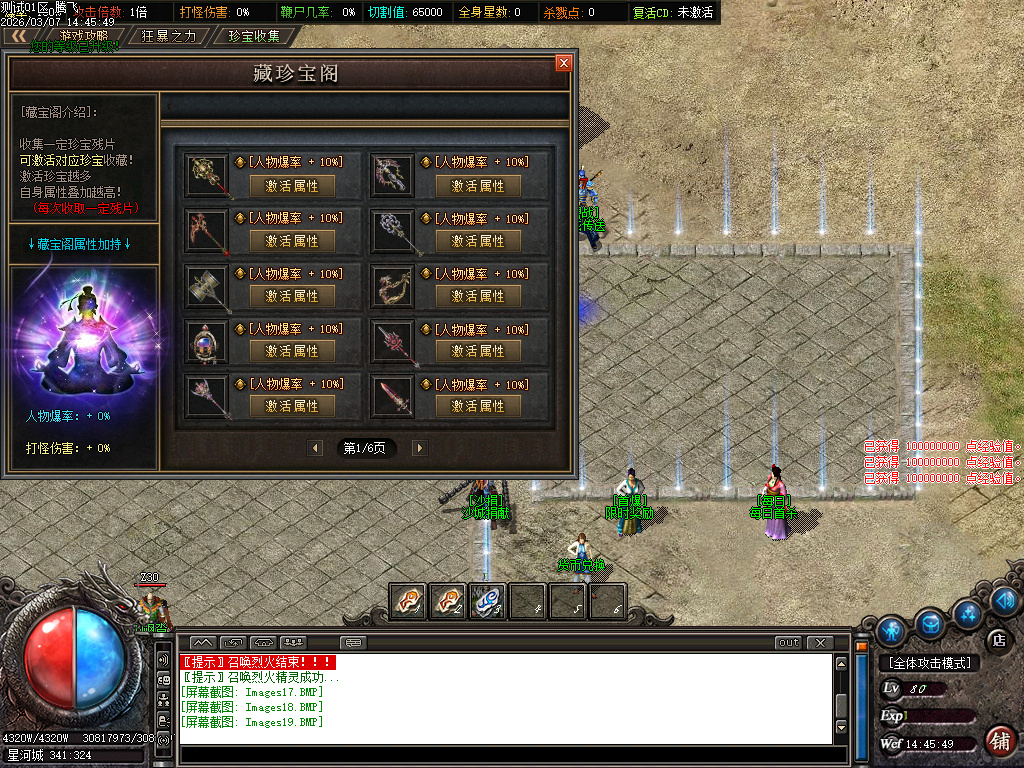
Task: Close the chat box with its X button
Action: 819,642
